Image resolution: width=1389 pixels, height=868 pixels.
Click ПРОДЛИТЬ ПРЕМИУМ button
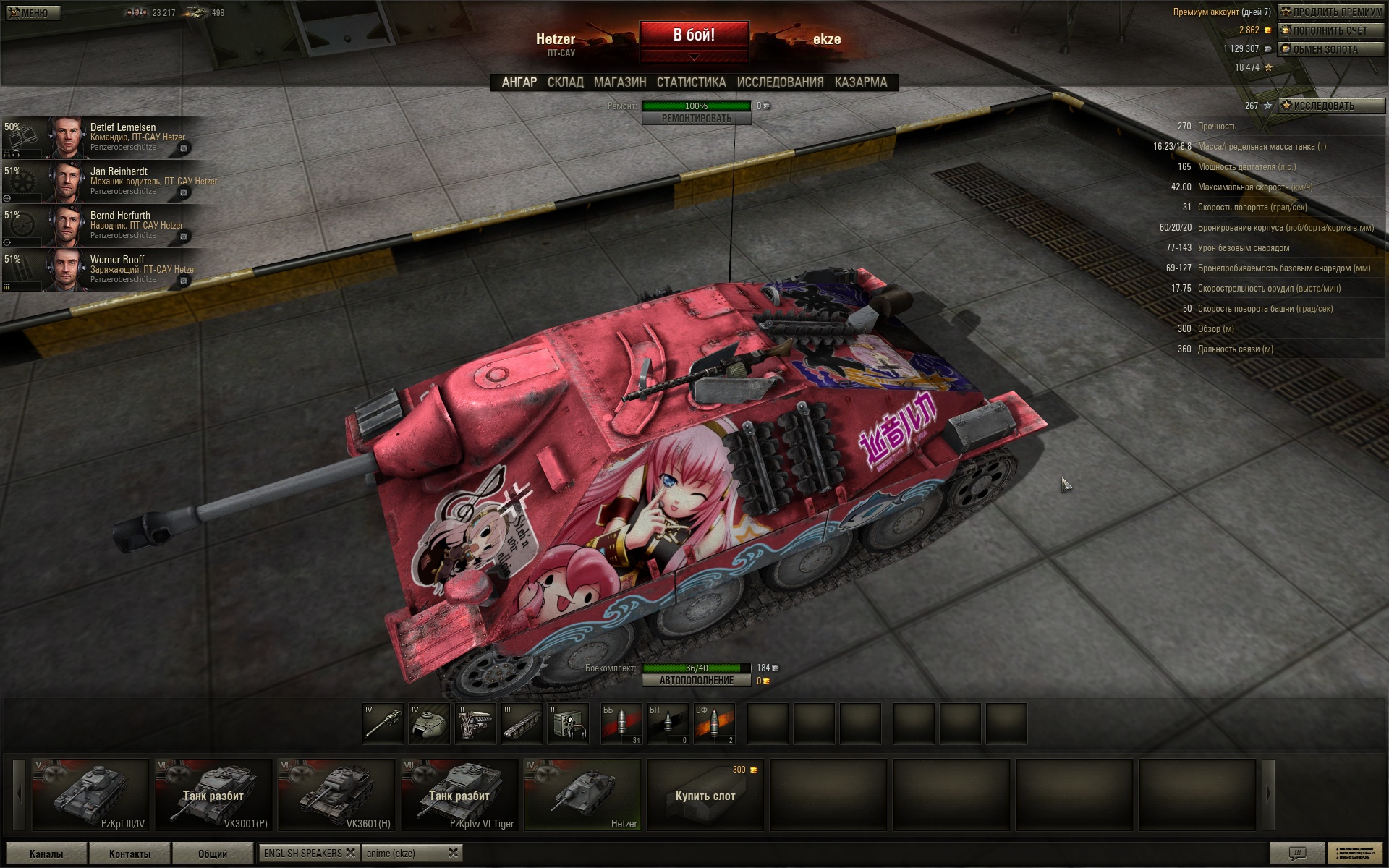1331,12
